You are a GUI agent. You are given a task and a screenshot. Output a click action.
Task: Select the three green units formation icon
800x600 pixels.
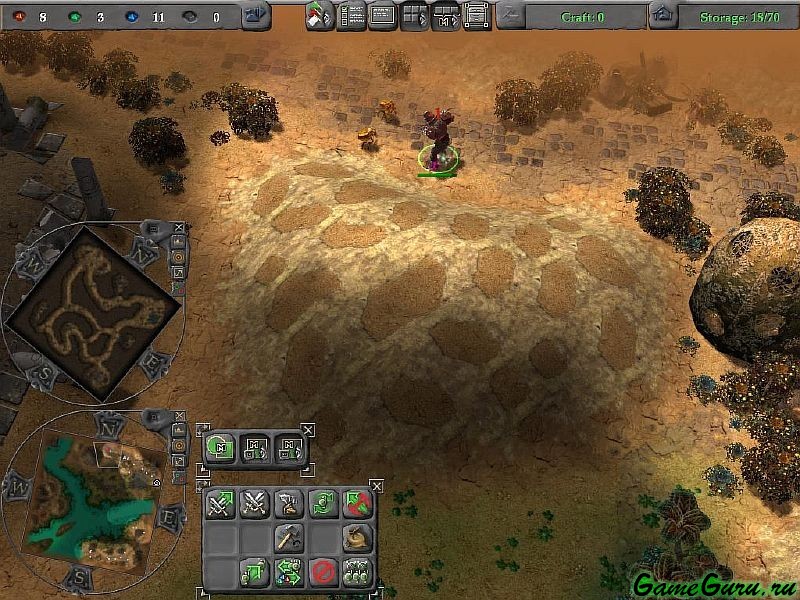(x=356, y=572)
